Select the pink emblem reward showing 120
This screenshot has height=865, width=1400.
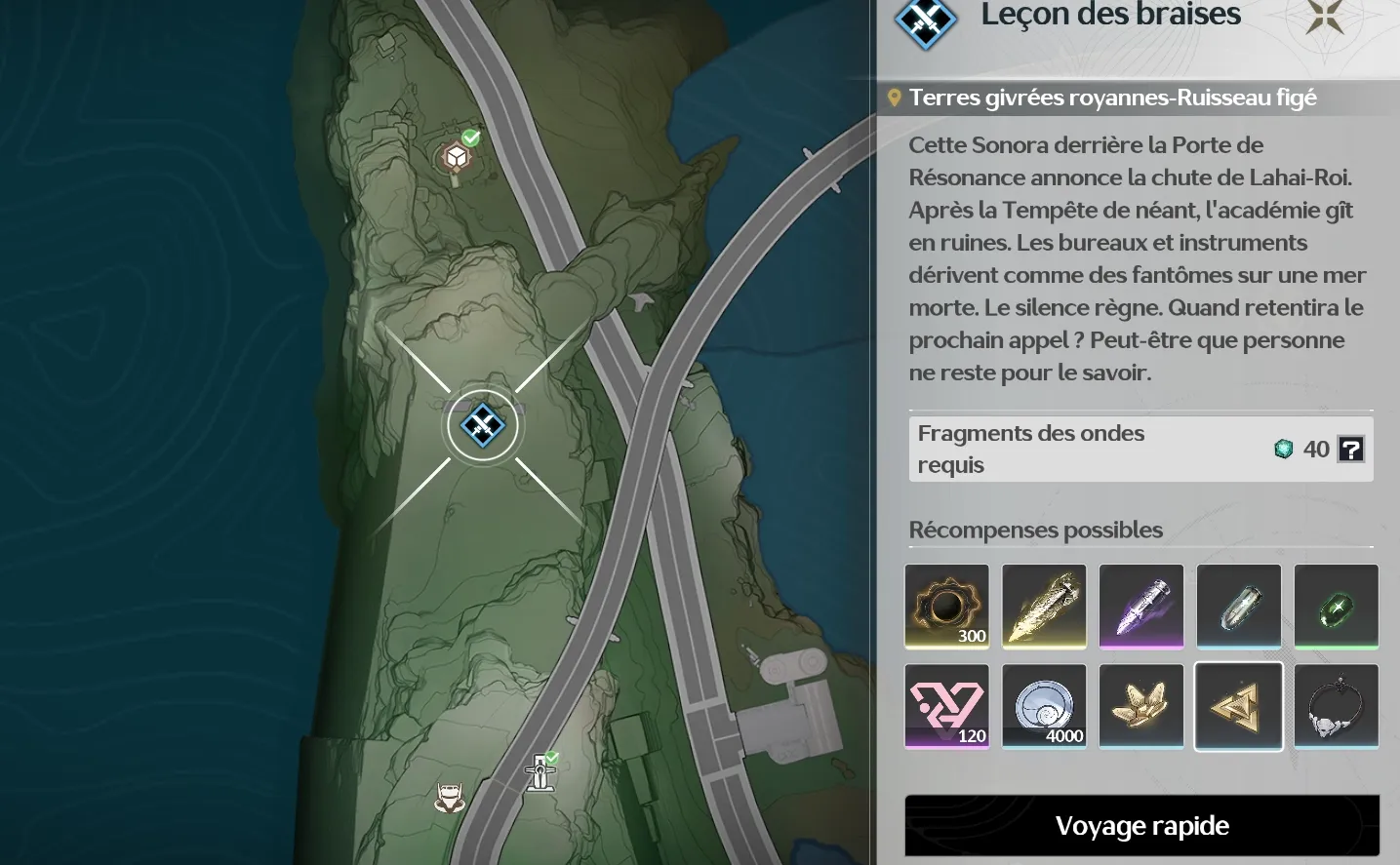pos(946,706)
